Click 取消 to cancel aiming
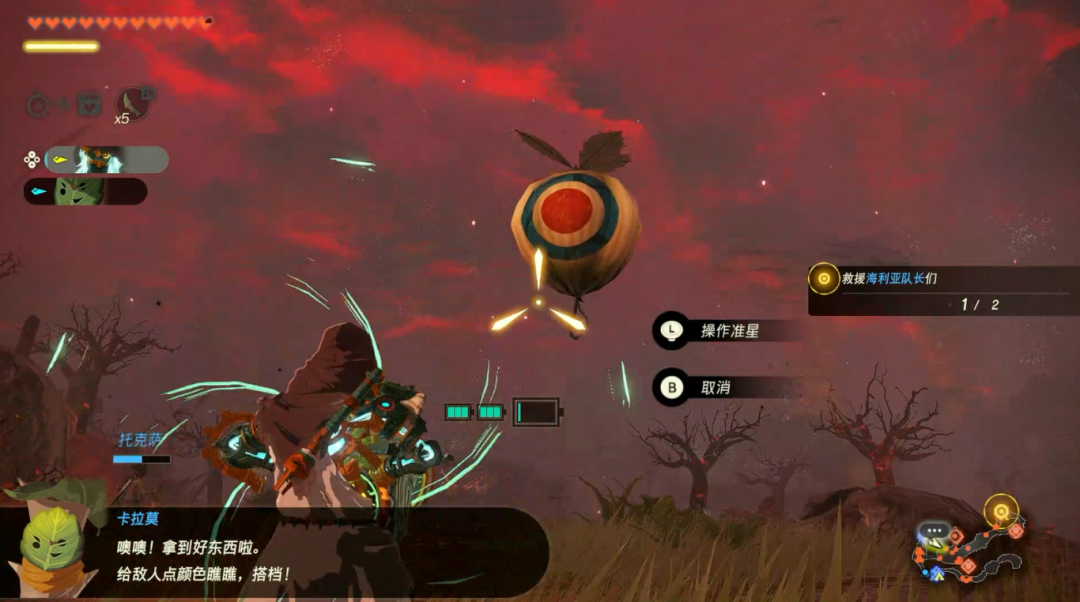The width and height of the screenshot is (1080, 602). (x=715, y=387)
